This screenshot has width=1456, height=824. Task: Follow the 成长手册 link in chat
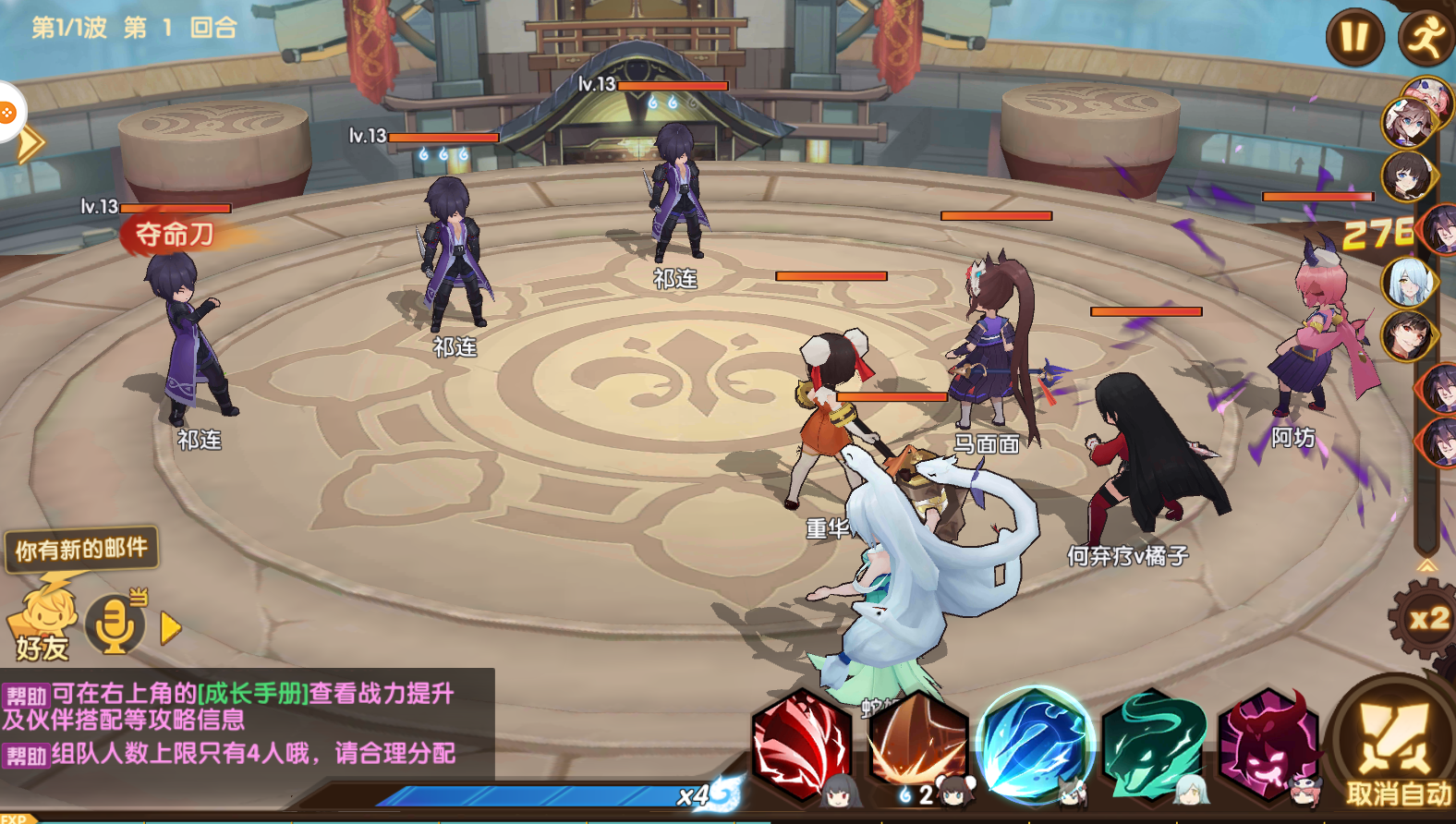click(253, 694)
